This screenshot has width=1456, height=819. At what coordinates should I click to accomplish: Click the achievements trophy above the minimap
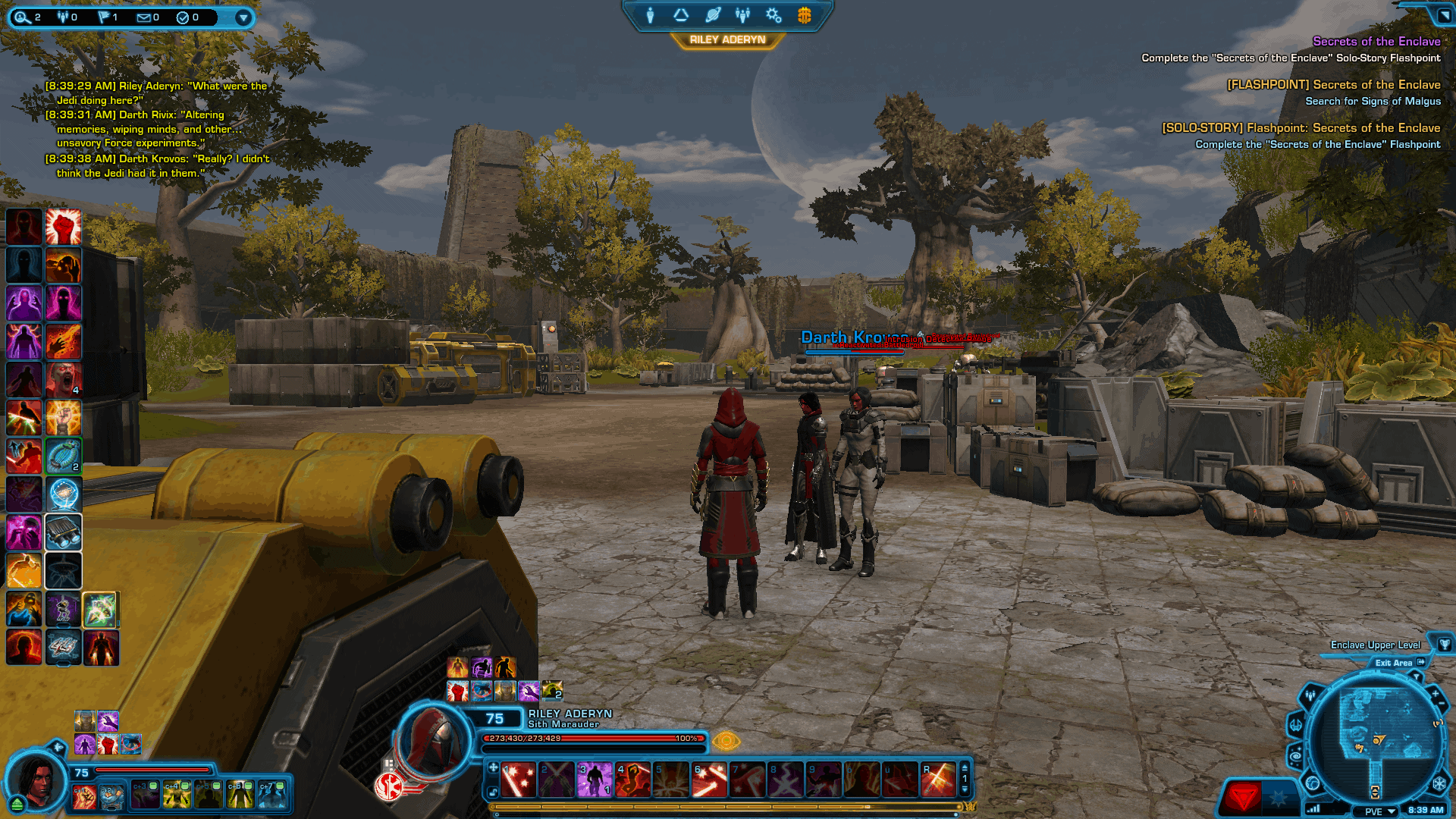coord(1444,645)
